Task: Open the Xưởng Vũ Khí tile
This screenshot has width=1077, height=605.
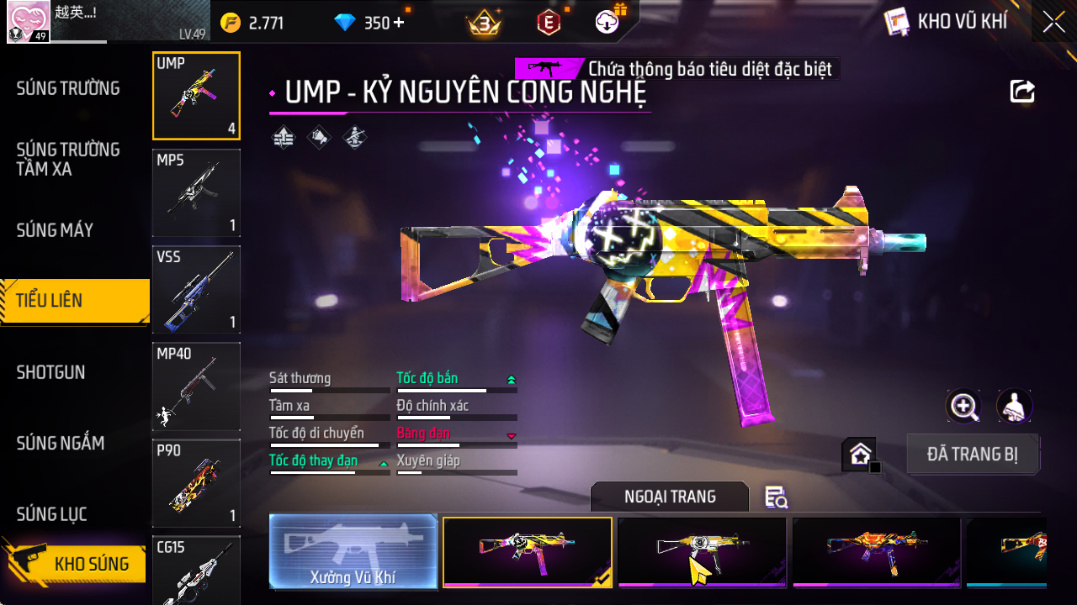Action: pyautogui.click(x=354, y=551)
